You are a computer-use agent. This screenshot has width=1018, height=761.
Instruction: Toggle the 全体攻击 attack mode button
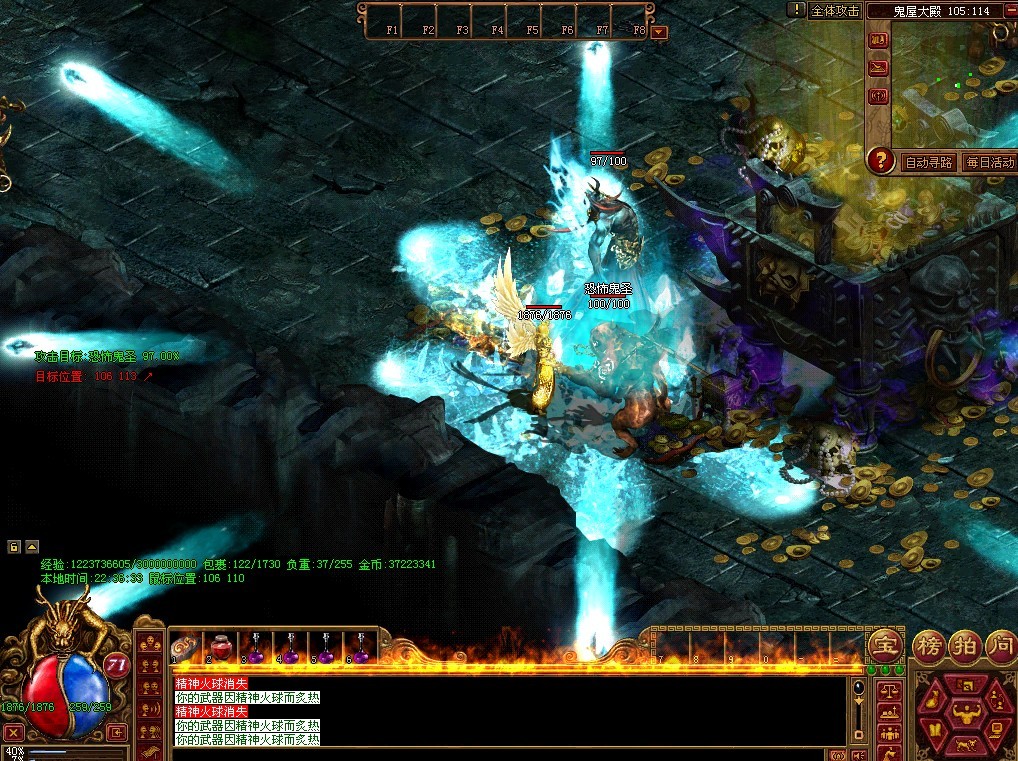[835, 10]
